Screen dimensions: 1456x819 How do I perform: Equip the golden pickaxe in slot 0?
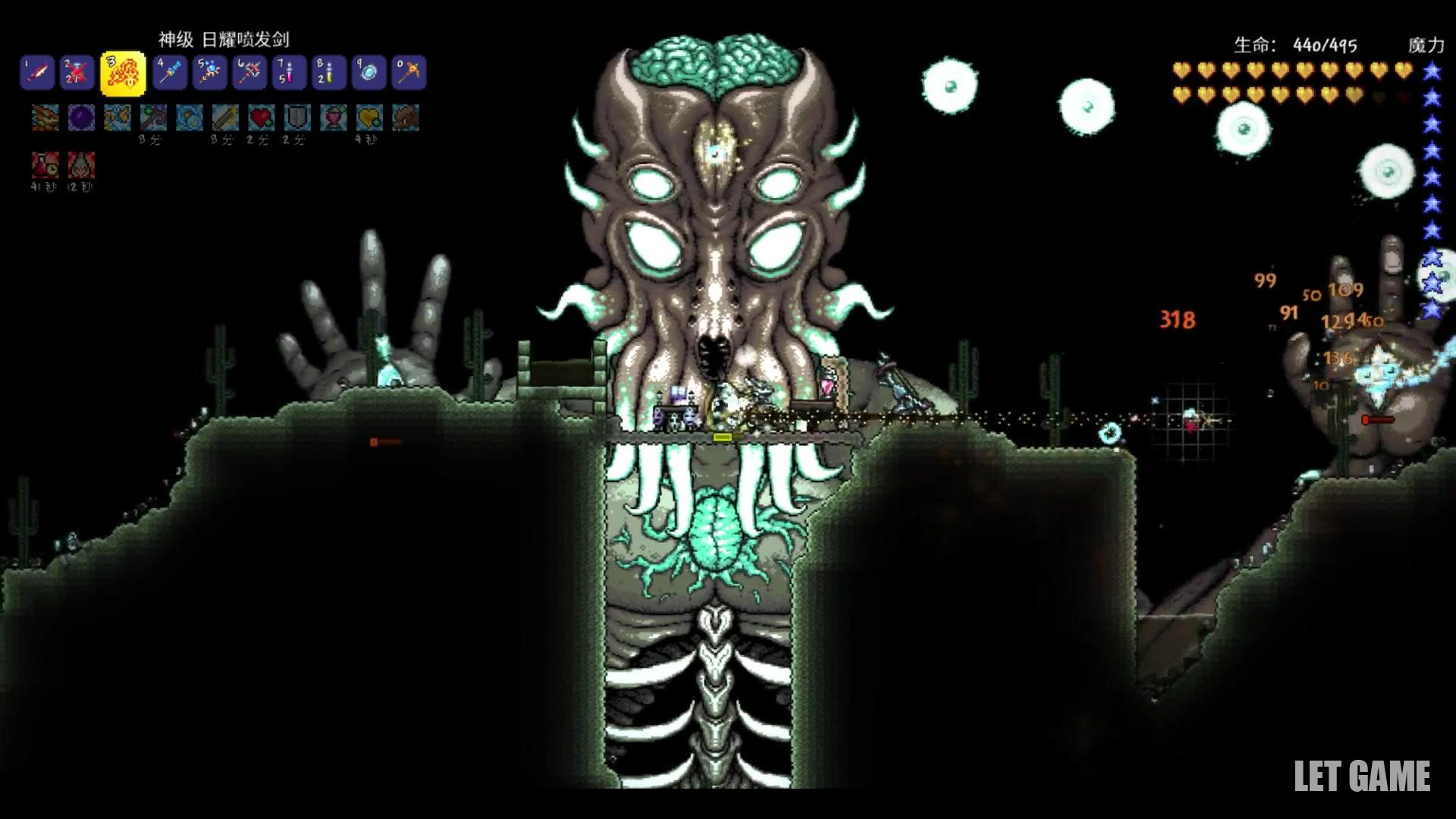point(409,74)
